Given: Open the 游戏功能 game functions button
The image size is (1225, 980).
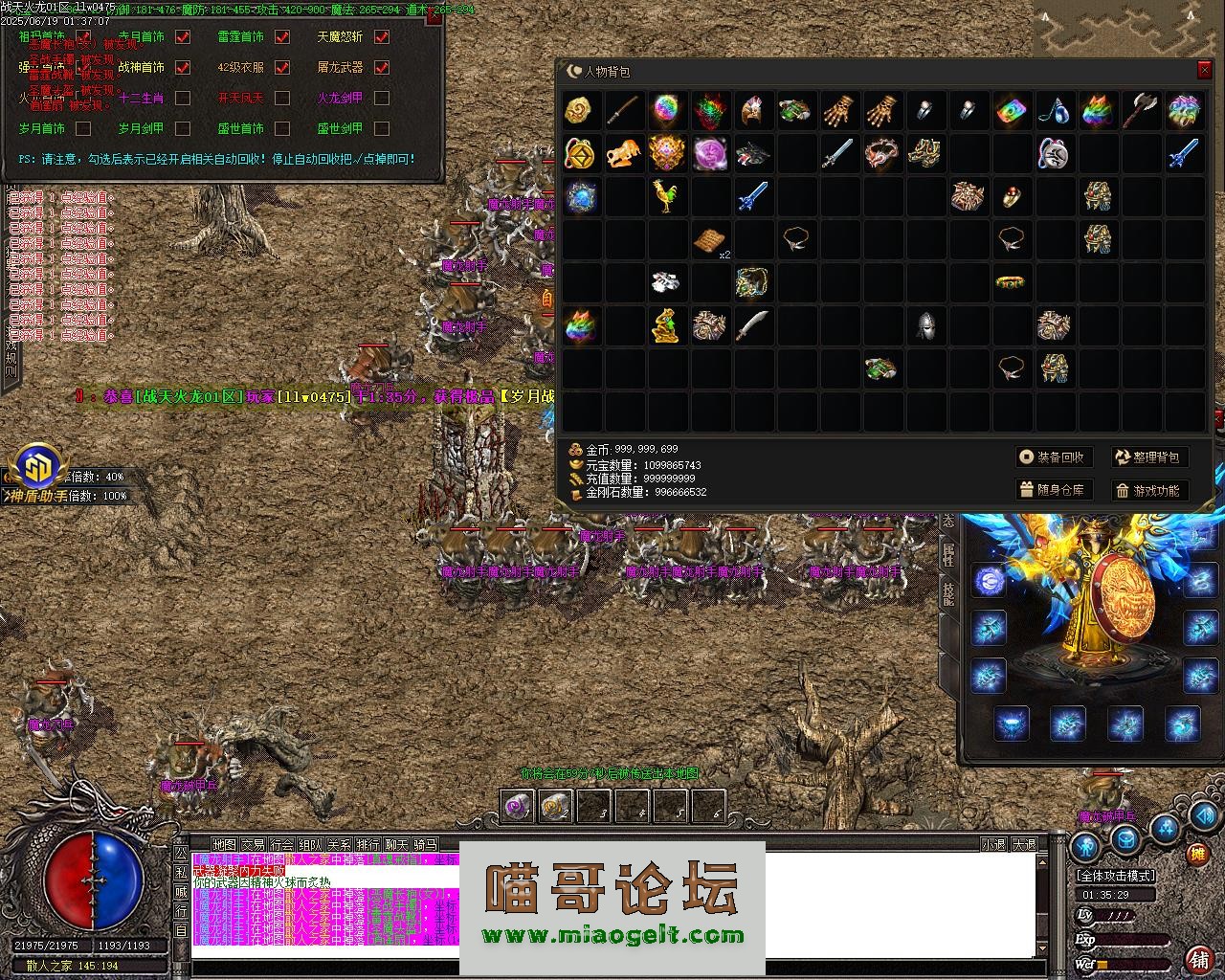Looking at the screenshot, I should click(x=1148, y=490).
